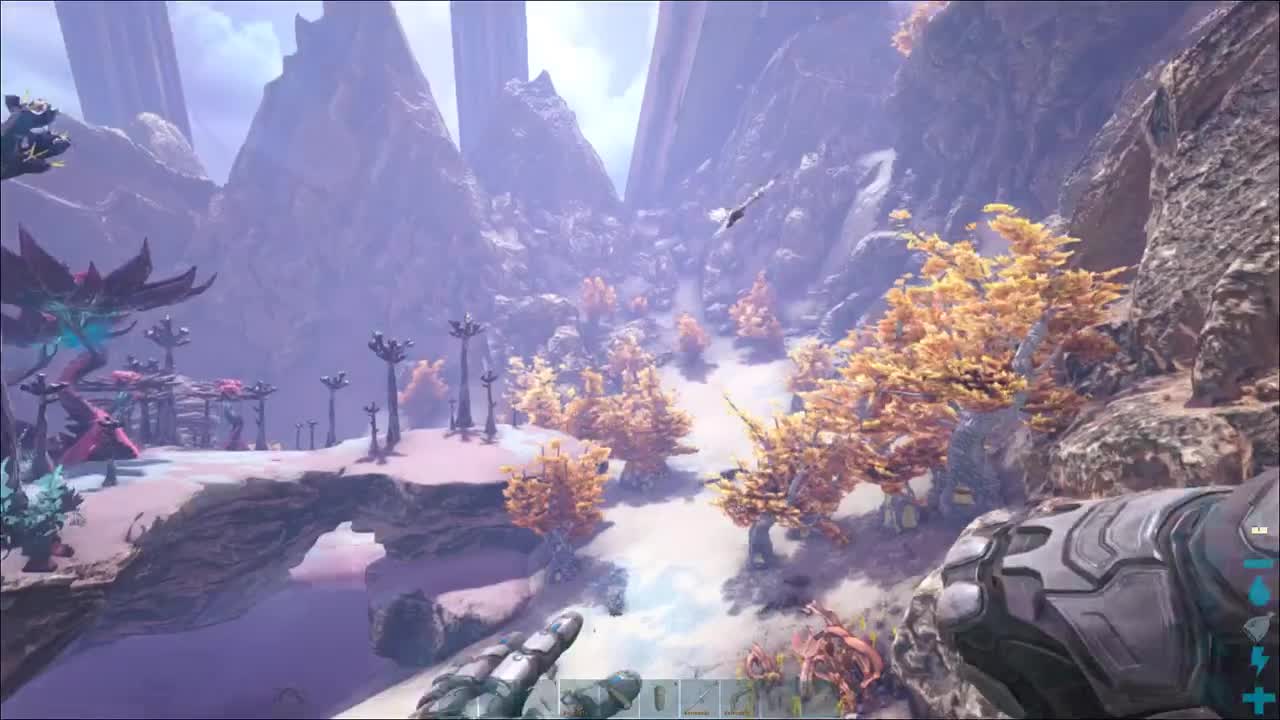This screenshot has width=1280, height=720.
Task: Select the canteen item in the hotbar
Action: tap(660, 695)
